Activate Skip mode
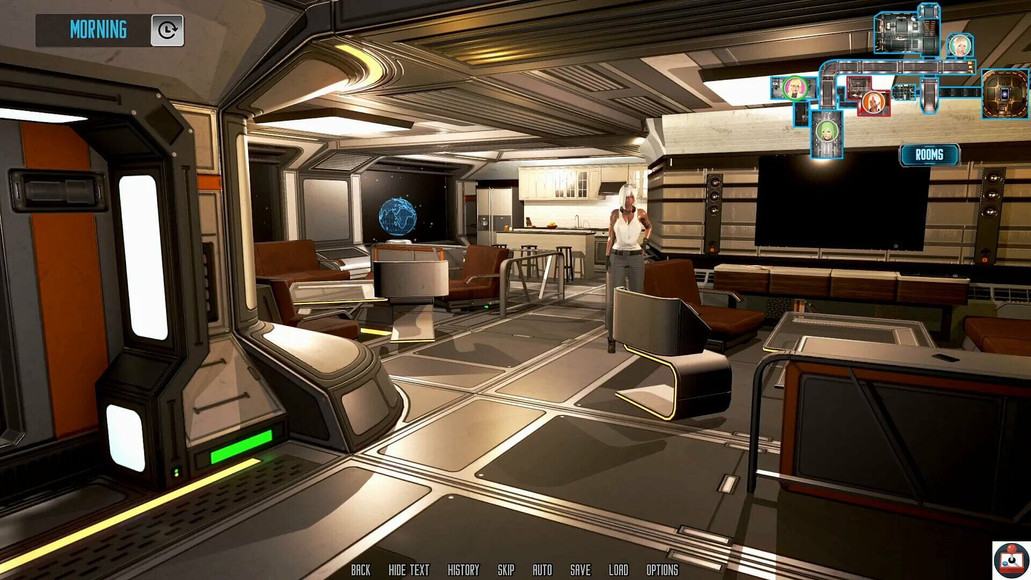The height and width of the screenshot is (580, 1031). coord(506,570)
